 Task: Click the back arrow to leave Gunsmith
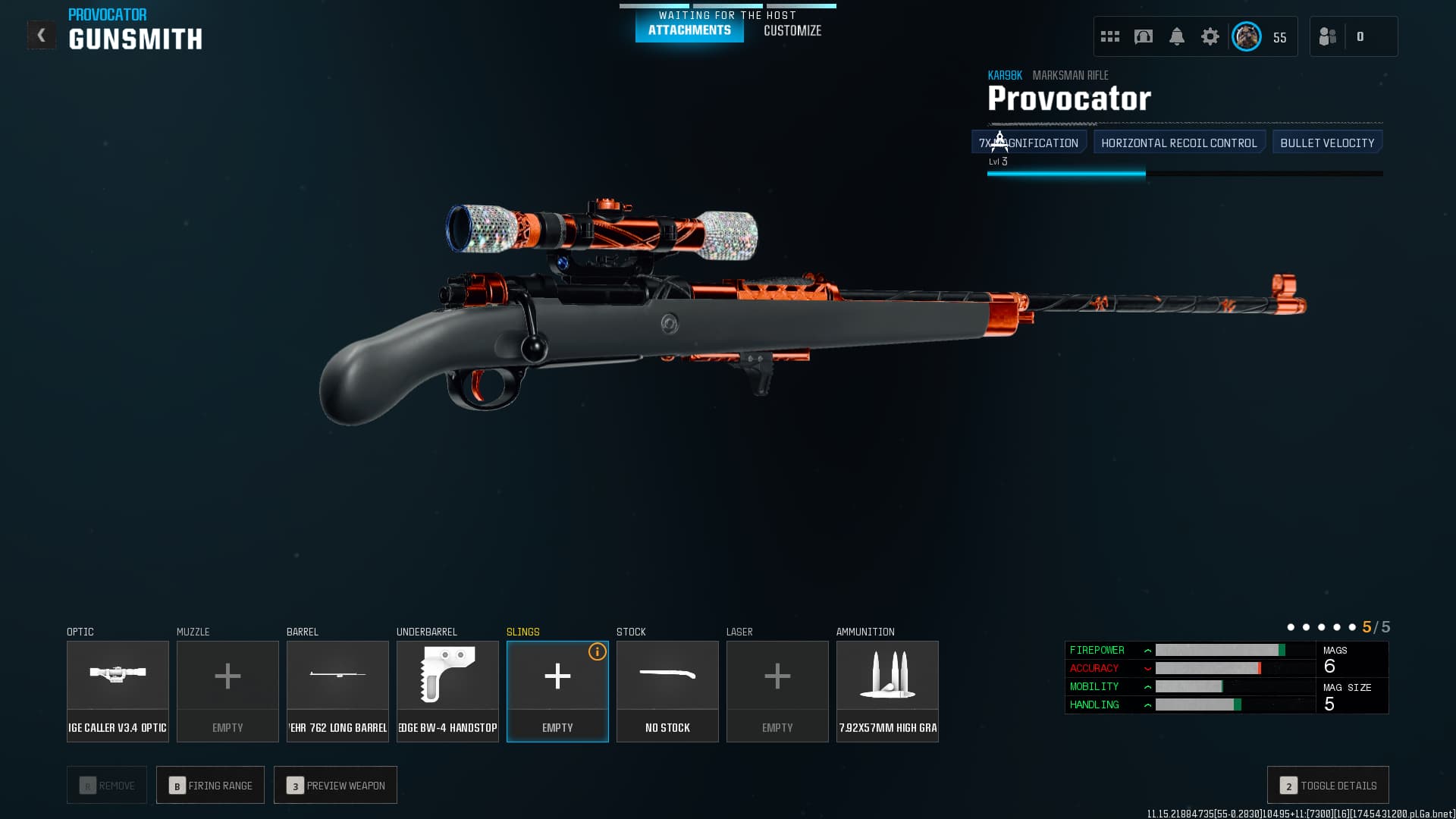click(x=42, y=34)
